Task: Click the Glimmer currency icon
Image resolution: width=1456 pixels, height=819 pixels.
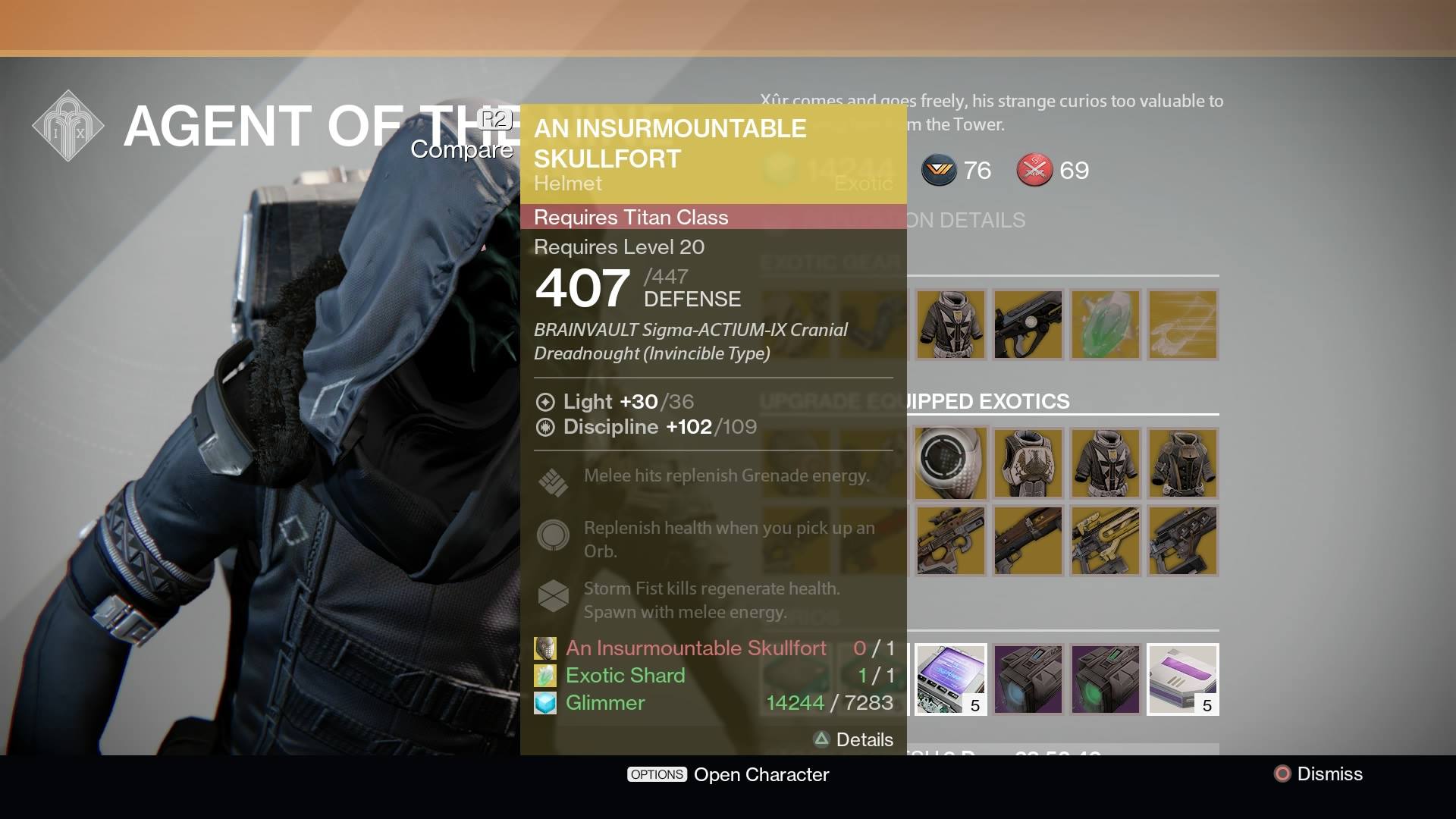Action: 545,703
